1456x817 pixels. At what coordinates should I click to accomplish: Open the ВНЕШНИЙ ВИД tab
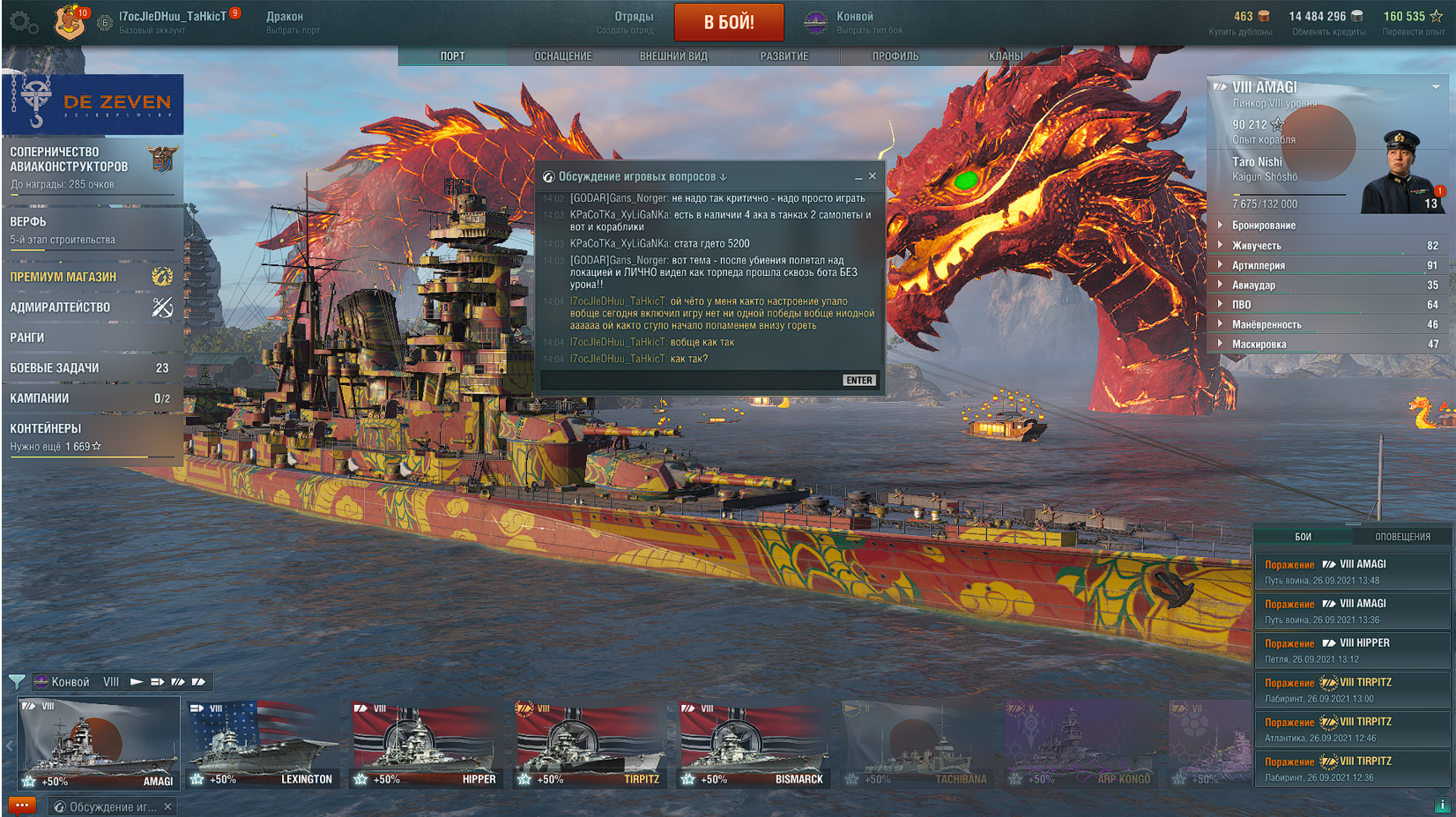(673, 56)
